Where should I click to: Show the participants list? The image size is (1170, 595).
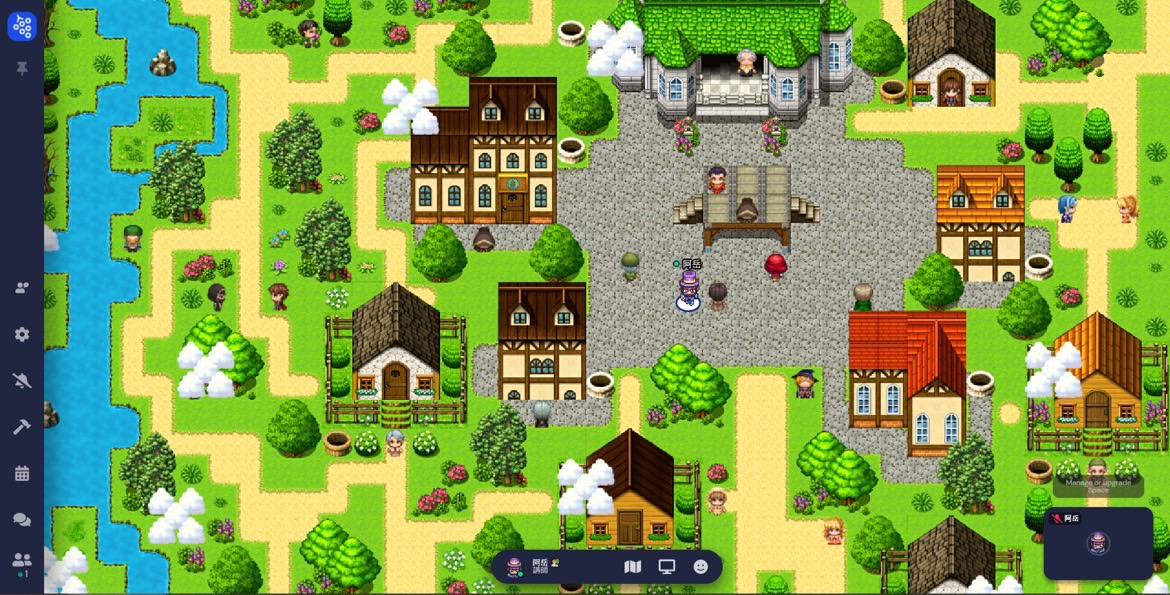tap(22, 561)
